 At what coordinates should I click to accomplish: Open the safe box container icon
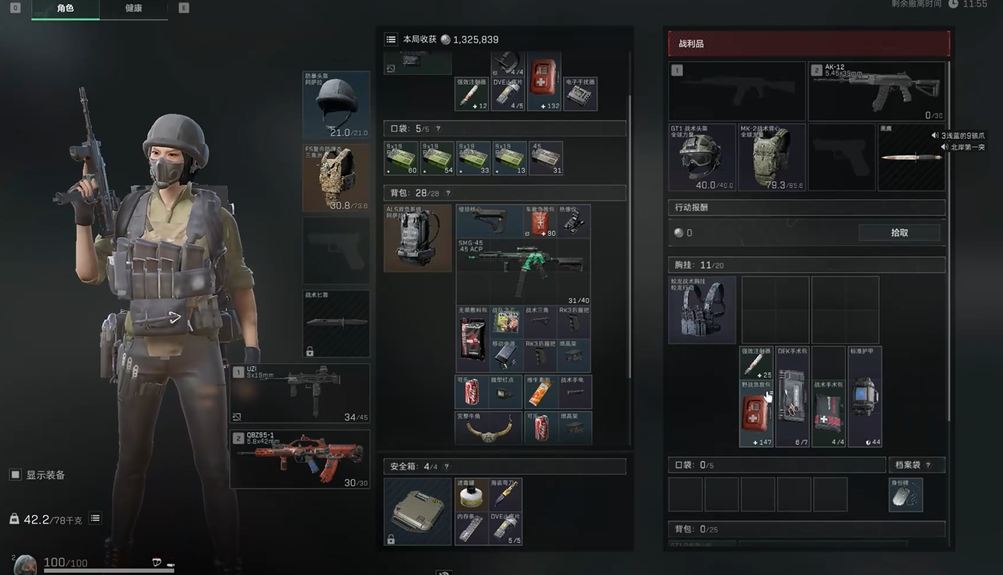click(417, 510)
